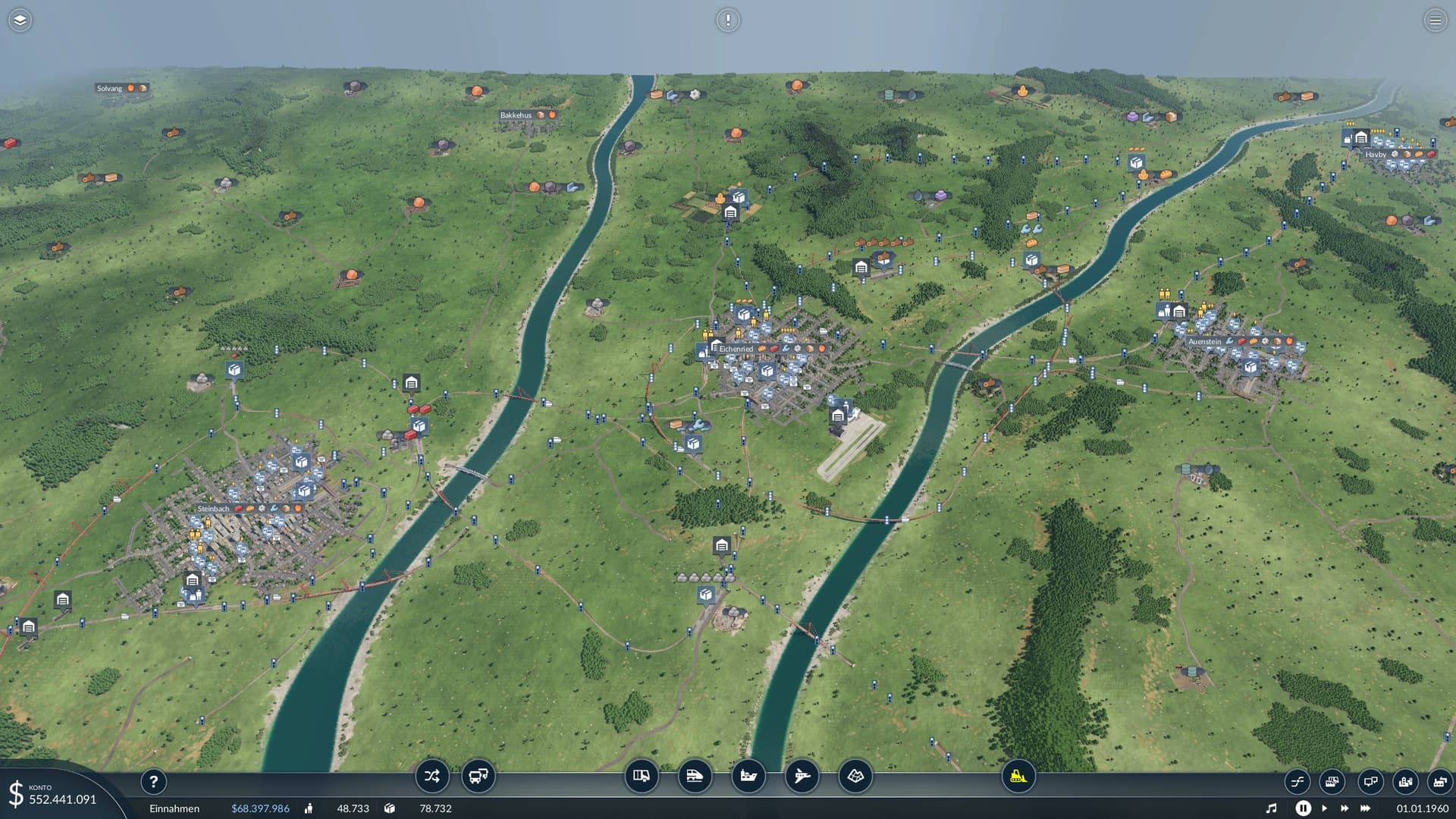Viewport: 1456px width, 819px height.
Task: Open the road construction menu
Action: 642,776
